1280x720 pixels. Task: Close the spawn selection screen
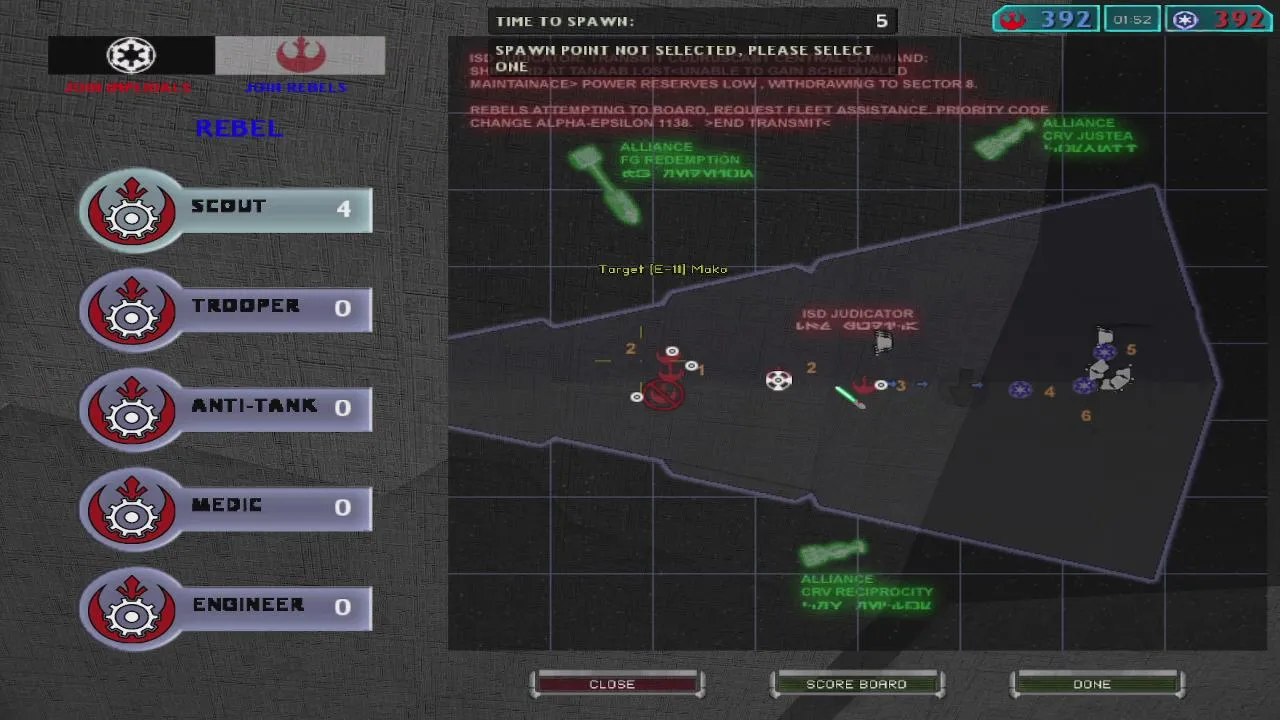[612, 684]
